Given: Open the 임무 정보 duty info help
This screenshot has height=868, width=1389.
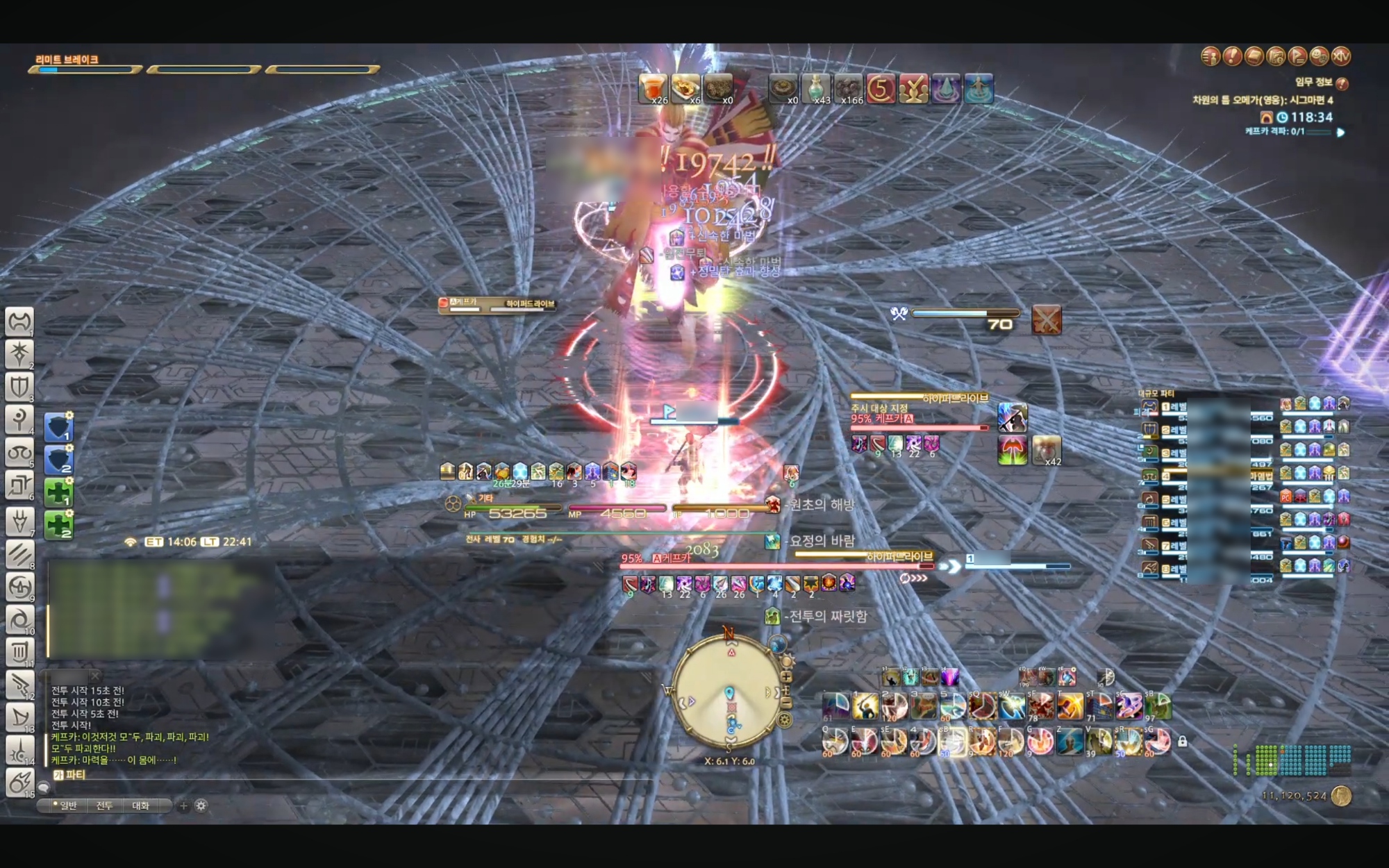Looking at the screenshot, I should tap(1342, 83).
